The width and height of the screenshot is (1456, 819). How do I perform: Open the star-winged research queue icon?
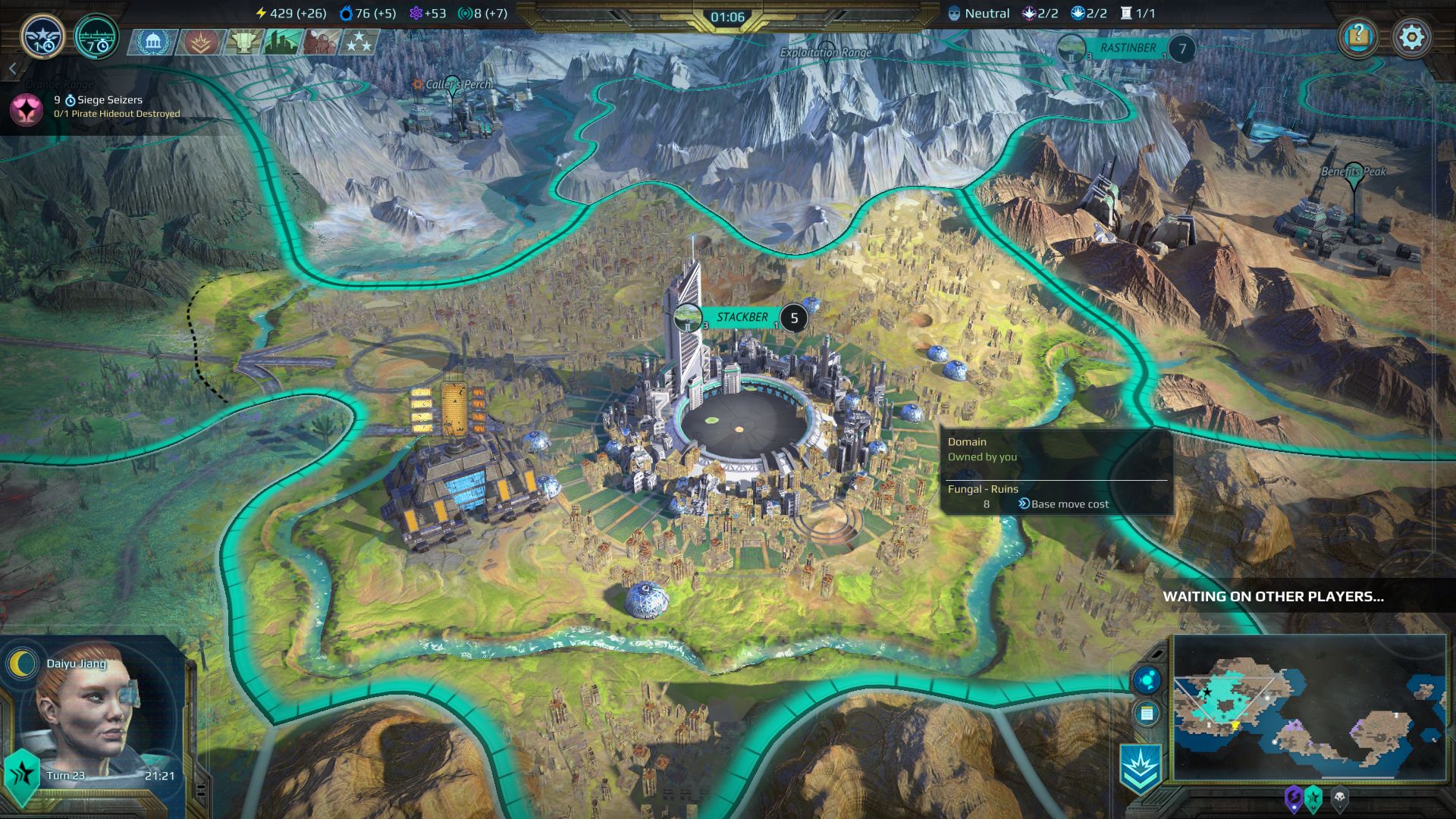pyautogui.click(x=42, y=36)
